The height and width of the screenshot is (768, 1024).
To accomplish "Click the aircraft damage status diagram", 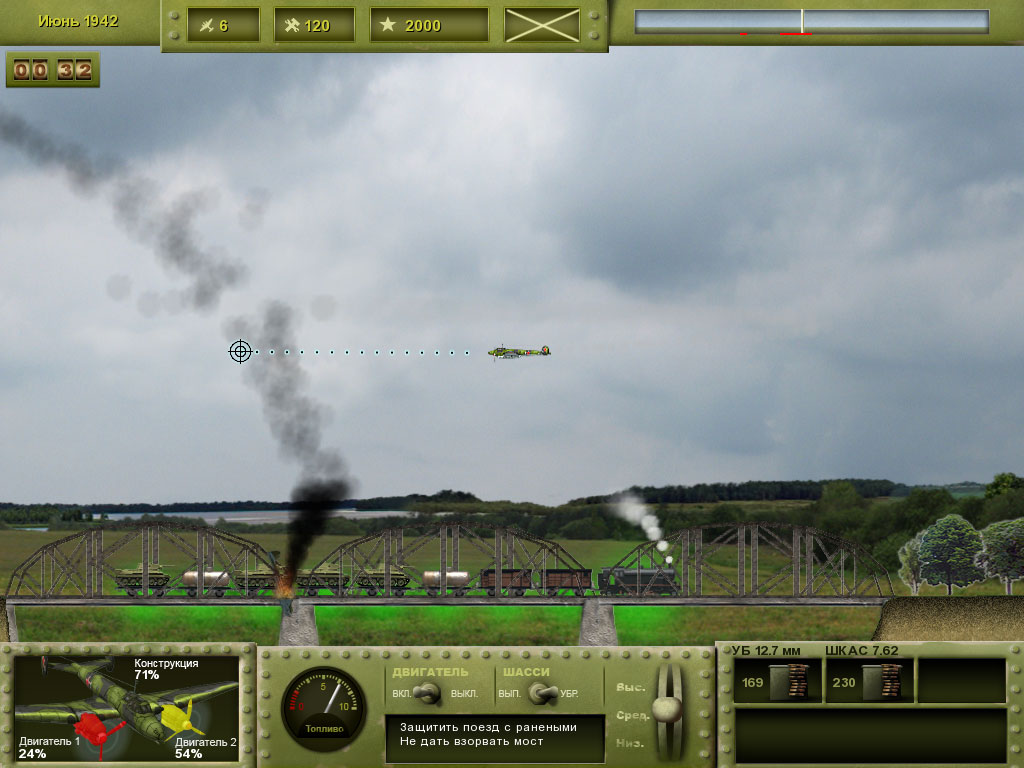I will [x=127, y=707].
